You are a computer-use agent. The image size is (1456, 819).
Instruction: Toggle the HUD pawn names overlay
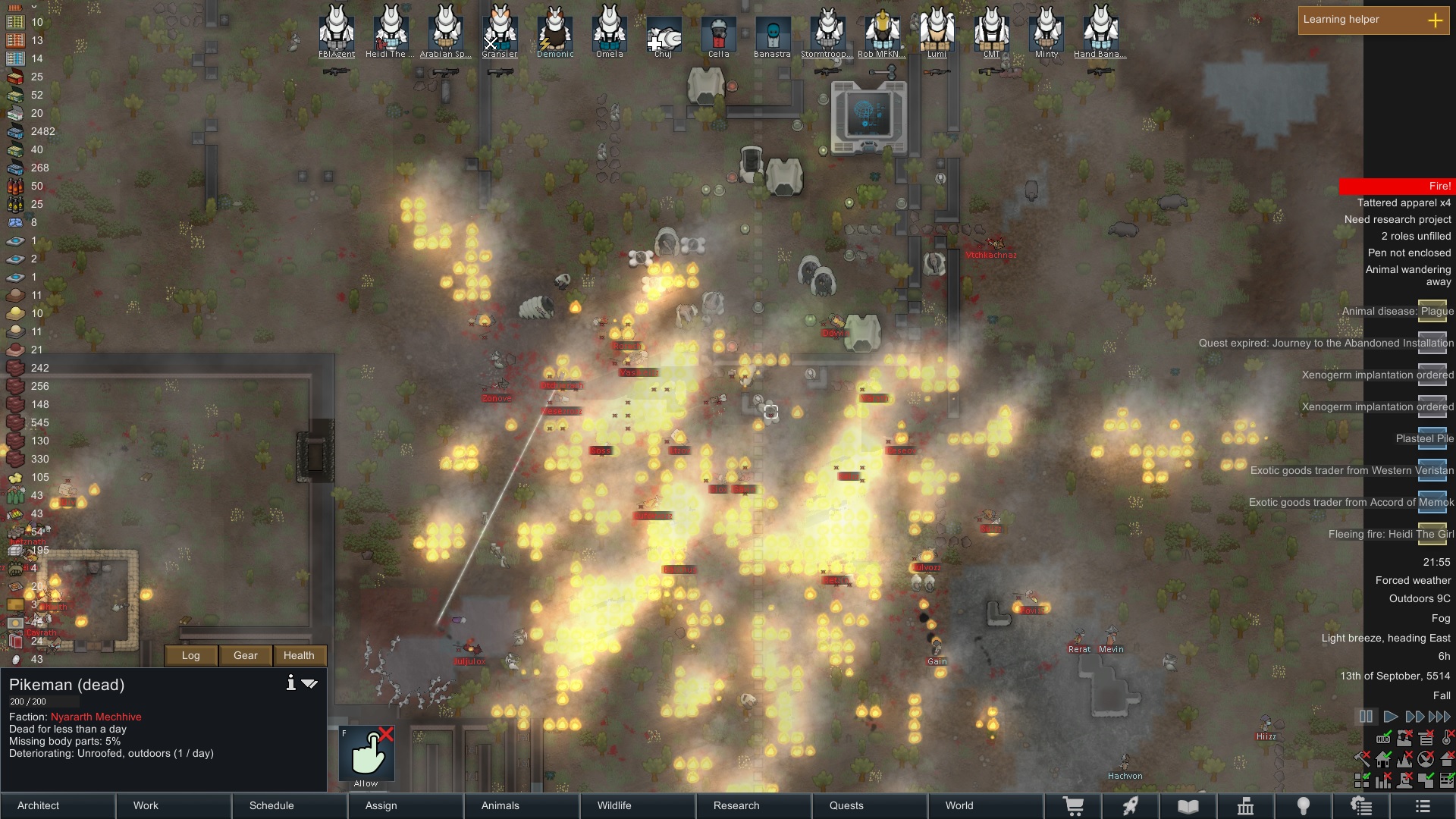[x=1382, y=739]
